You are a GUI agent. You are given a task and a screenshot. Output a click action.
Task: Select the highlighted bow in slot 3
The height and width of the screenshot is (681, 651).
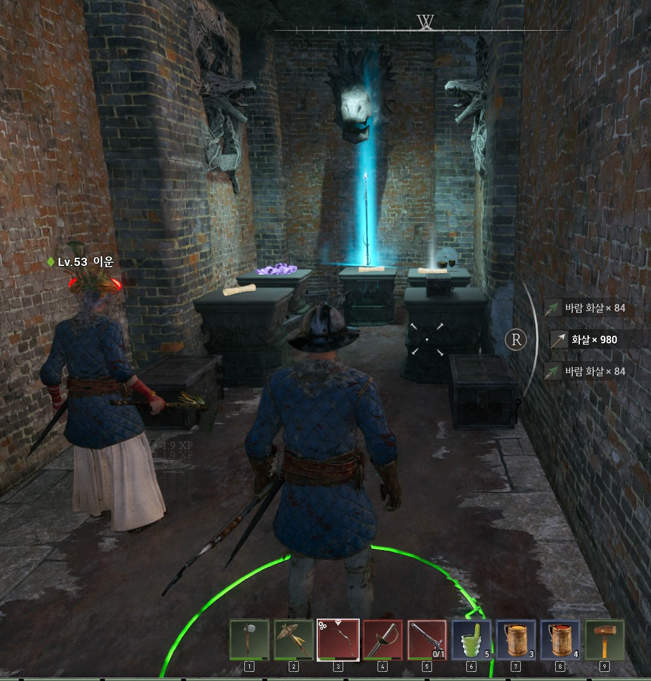(338, 639)
